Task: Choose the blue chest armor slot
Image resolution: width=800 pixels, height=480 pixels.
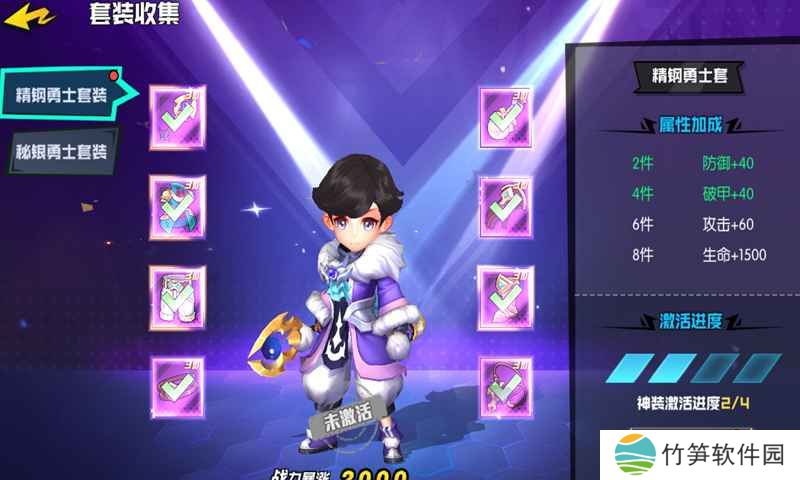Action: pyautogui.click(x=177, y=207)
